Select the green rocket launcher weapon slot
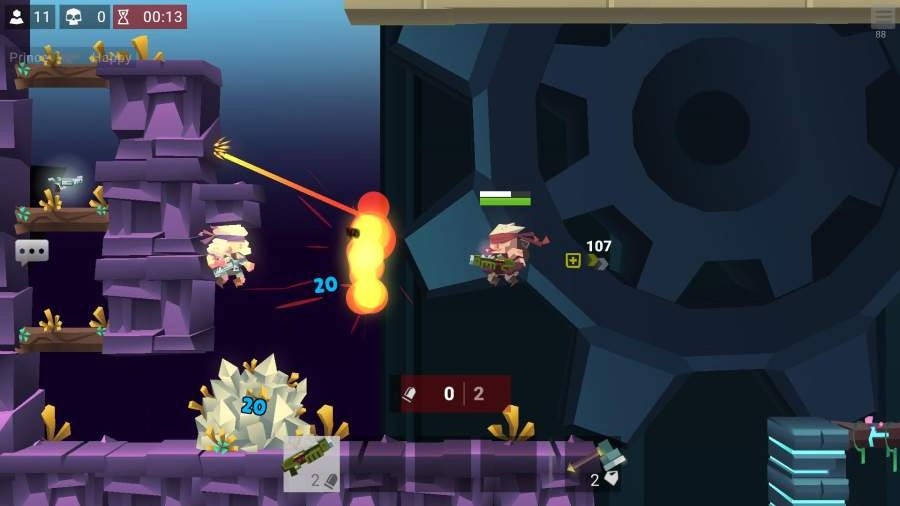 click(x=311, y=463)
